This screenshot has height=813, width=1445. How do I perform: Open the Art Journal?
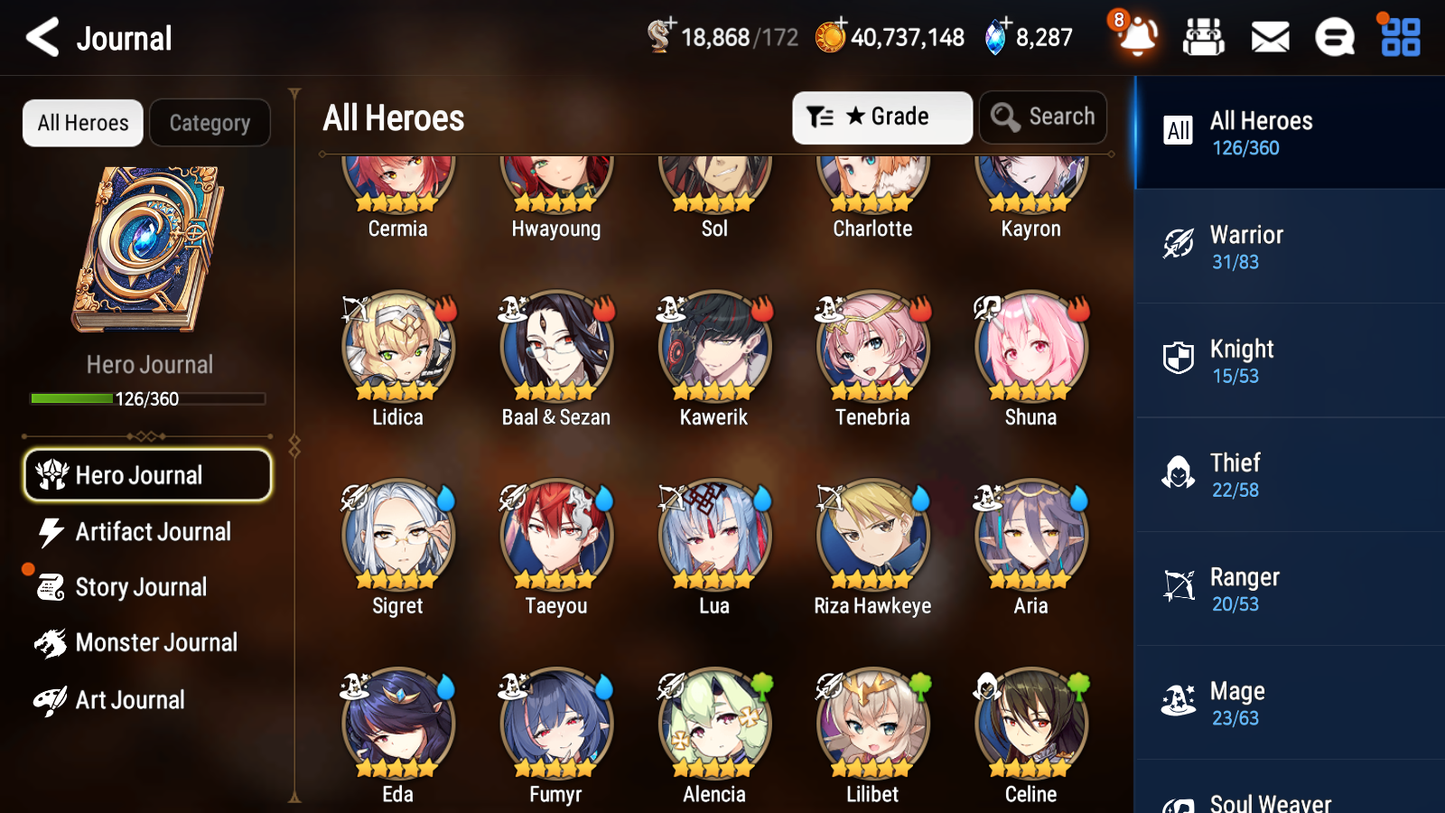tap(129, 700)
